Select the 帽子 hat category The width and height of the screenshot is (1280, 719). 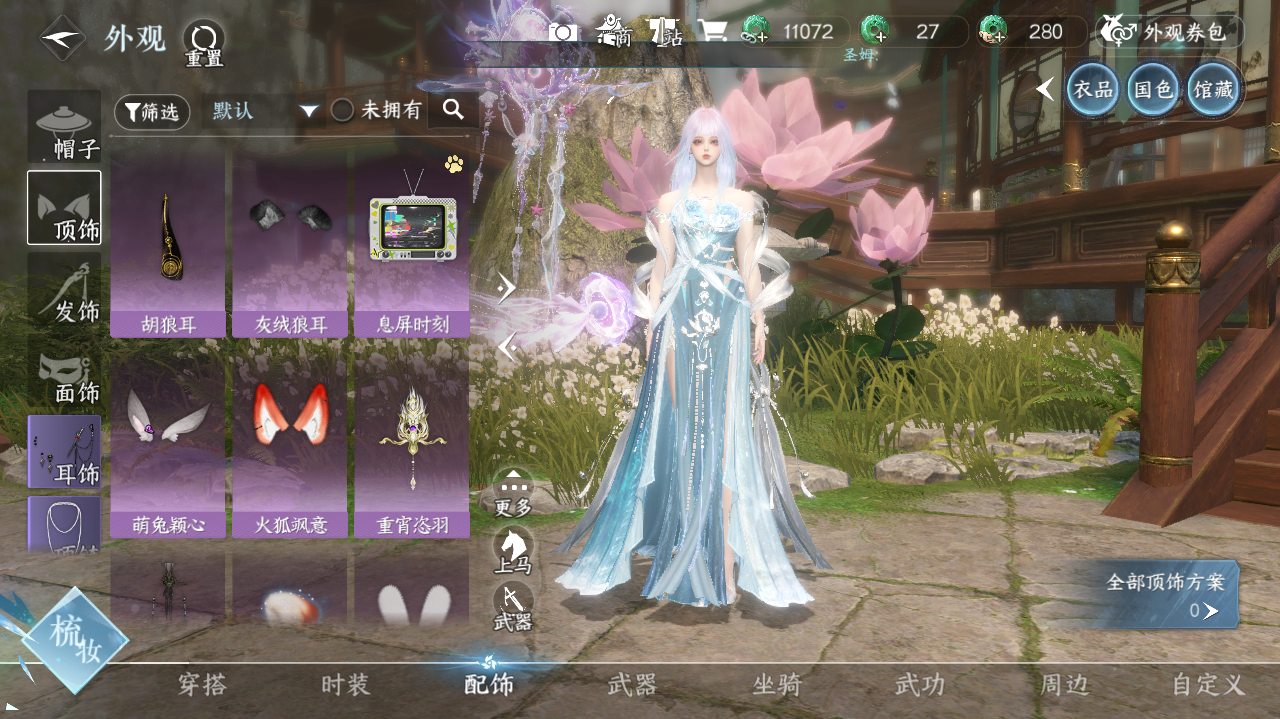coord(65,128)
